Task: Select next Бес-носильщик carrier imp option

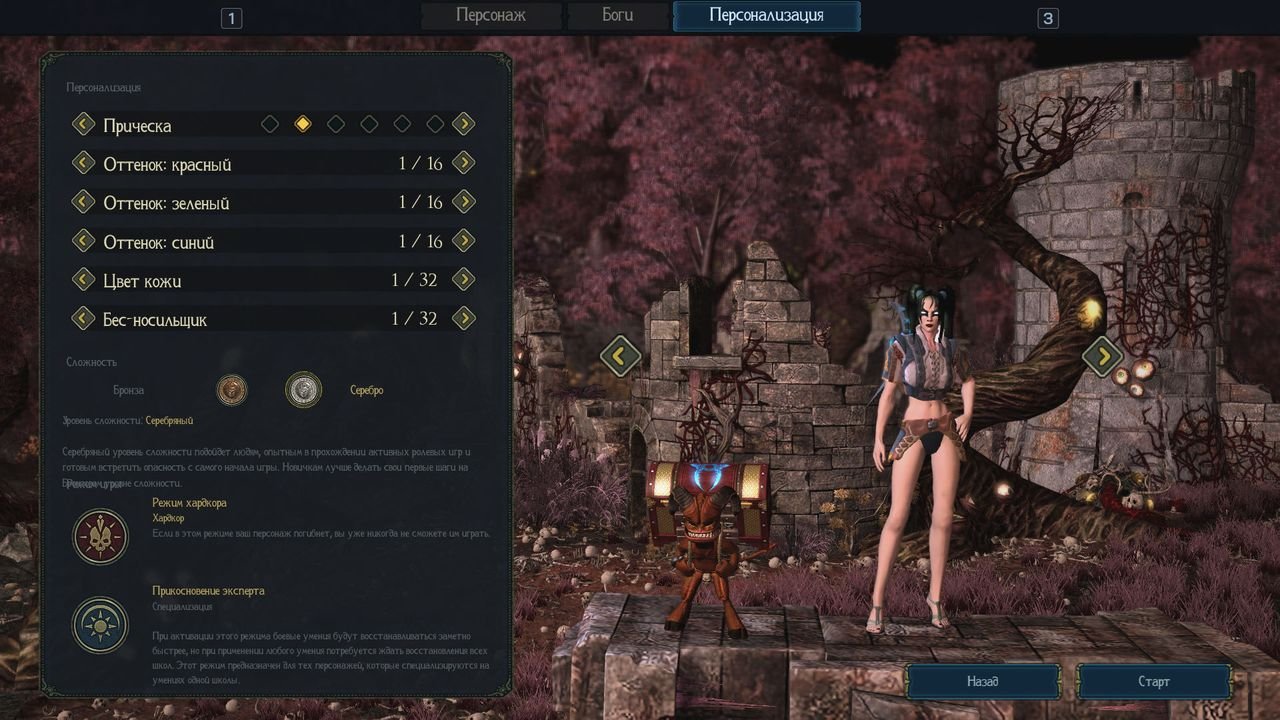Action: [x=463, y=319]
